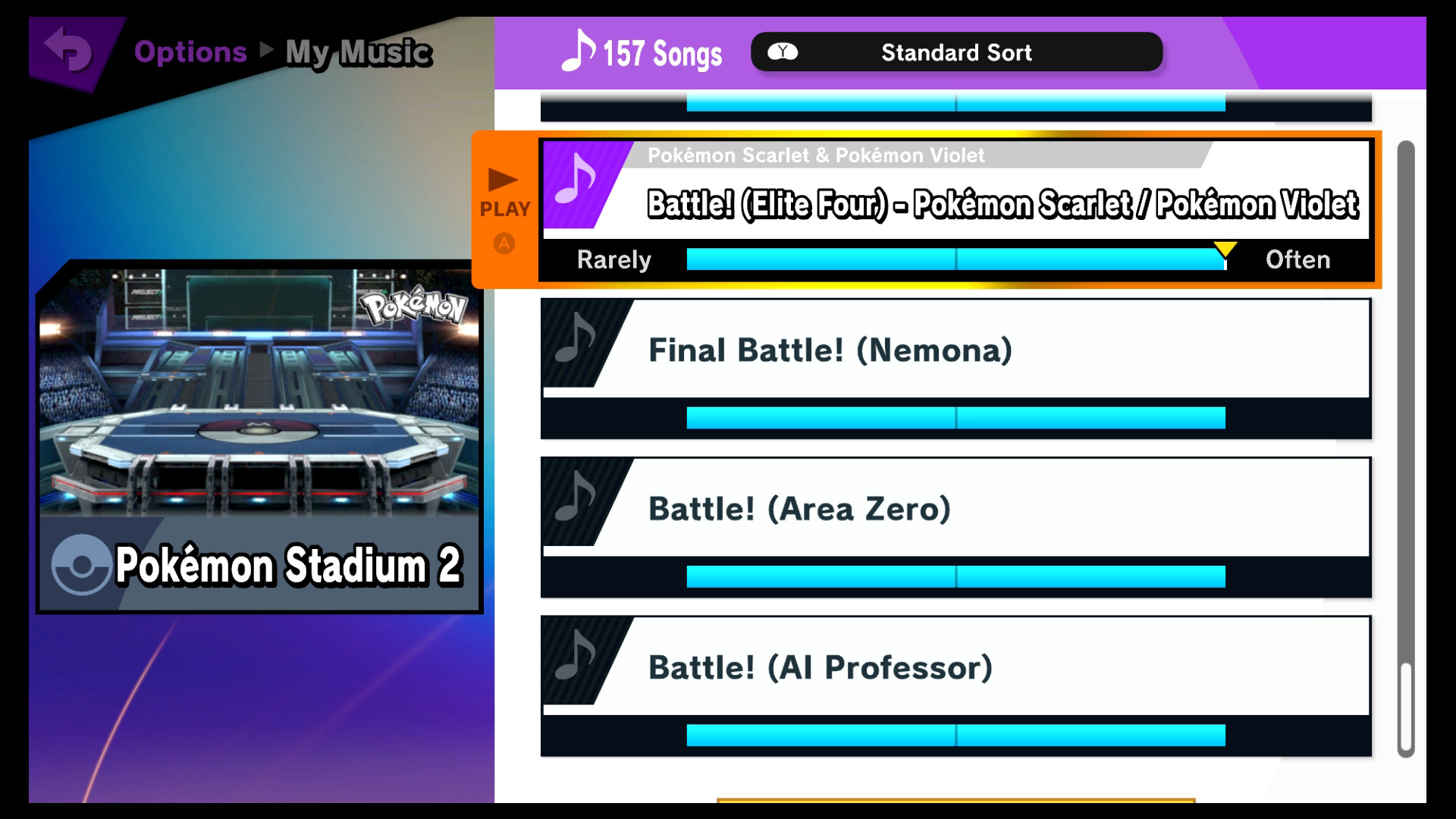
Task: Click the Pokémon Scarlet & Pokémon Violet banner
Action: [817, 155]
